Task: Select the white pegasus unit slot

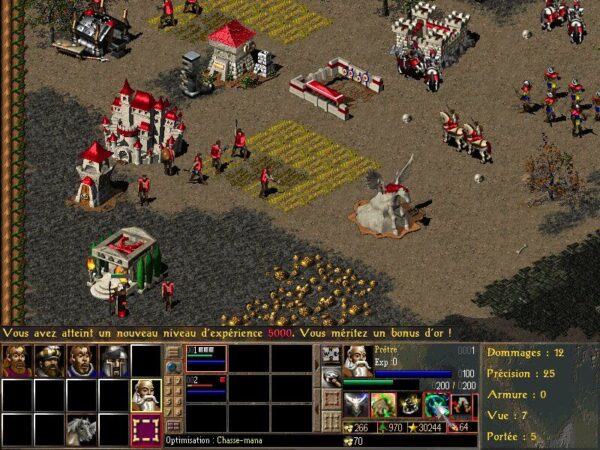Action: (81, 428)
